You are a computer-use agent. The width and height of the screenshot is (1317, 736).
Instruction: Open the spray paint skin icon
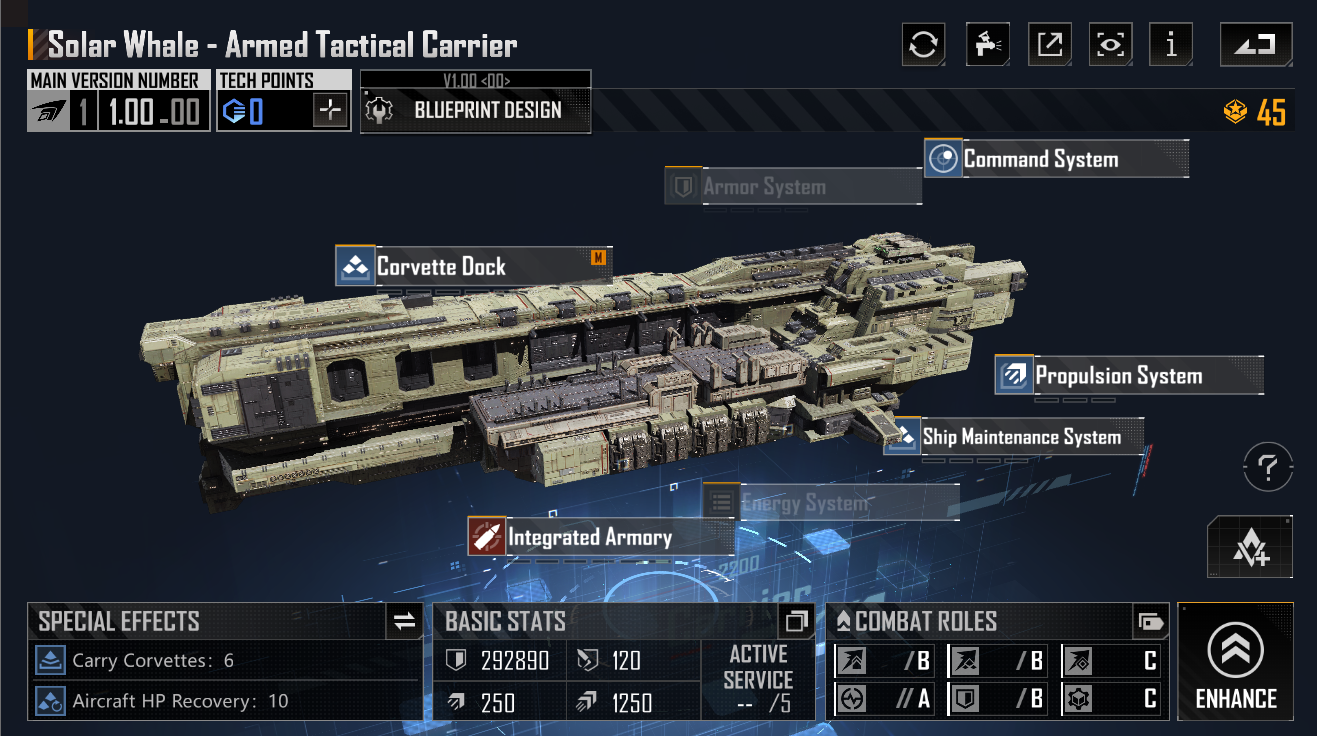(987, 45)
